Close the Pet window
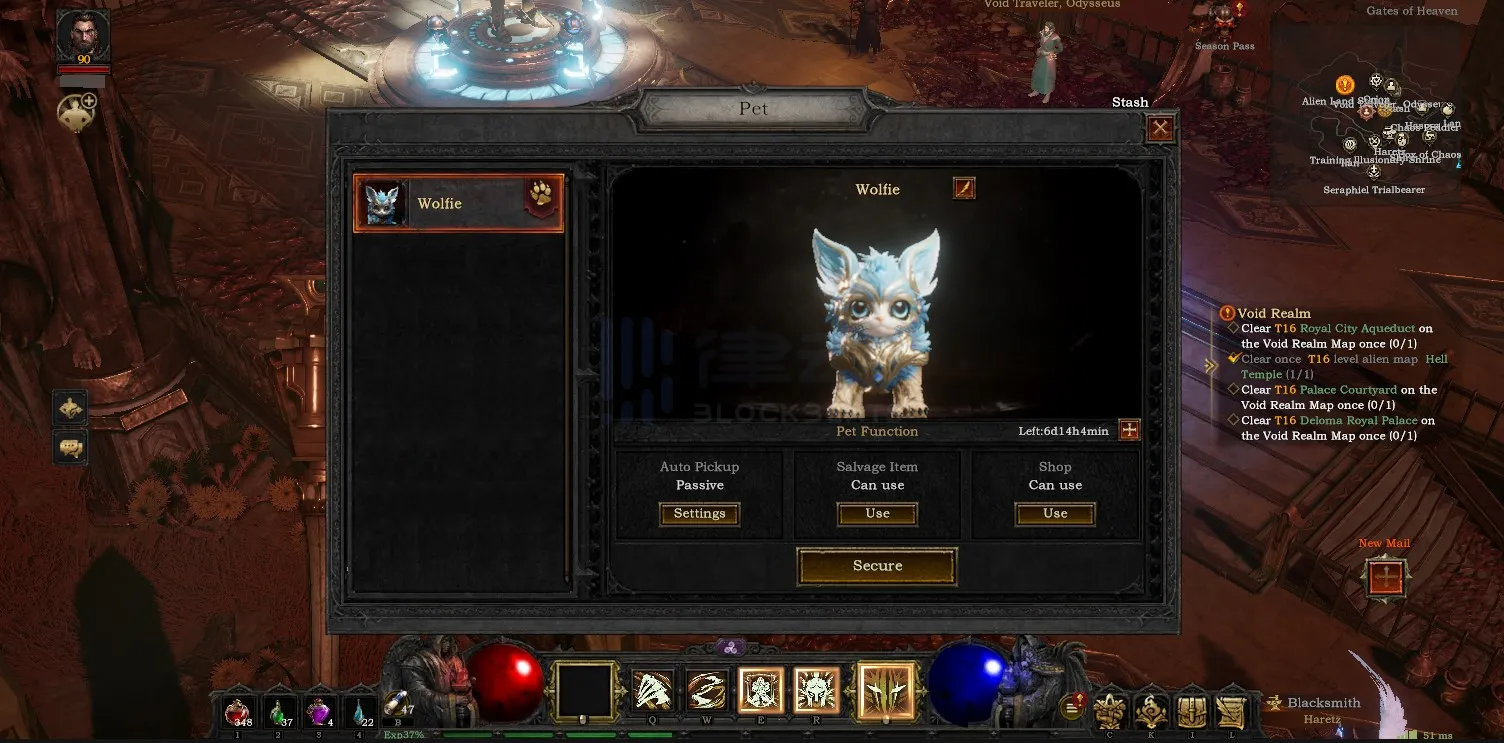Viewport: 1504px width, 743px height. [x=1160, y=128]
